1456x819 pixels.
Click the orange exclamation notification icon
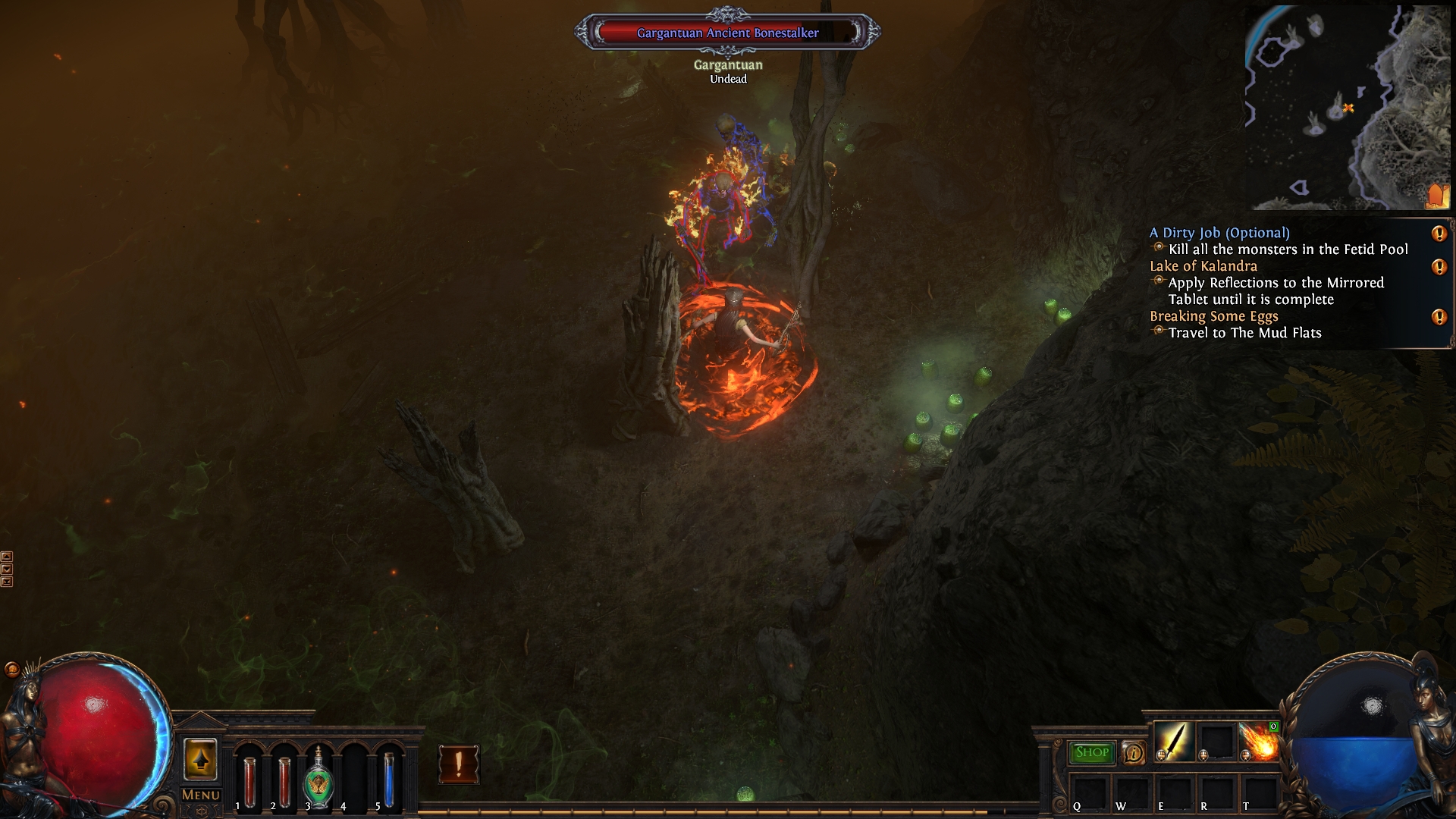pyautogui.click(x=459, y=764)
